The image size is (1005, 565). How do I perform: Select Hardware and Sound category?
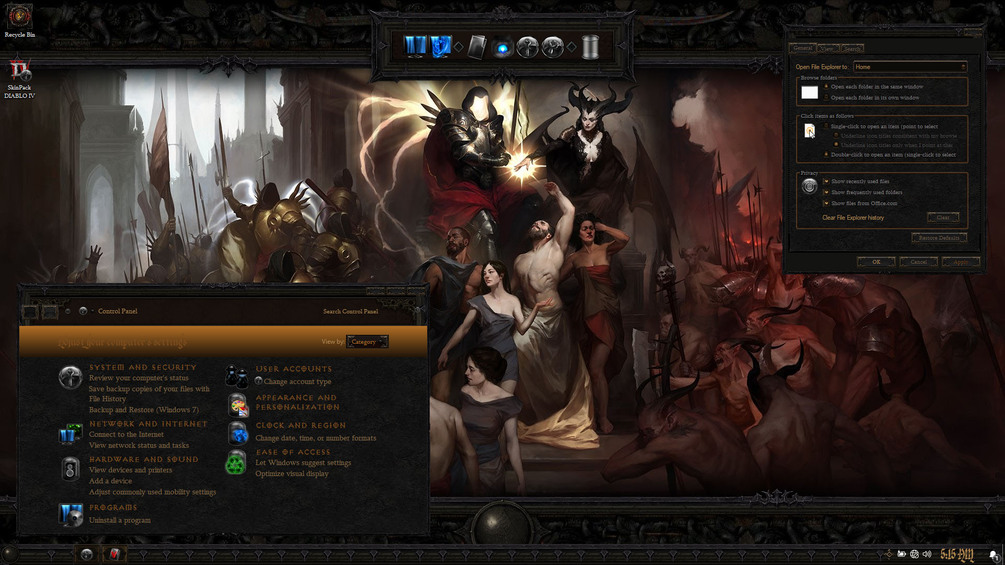click(x=143, y=459)
